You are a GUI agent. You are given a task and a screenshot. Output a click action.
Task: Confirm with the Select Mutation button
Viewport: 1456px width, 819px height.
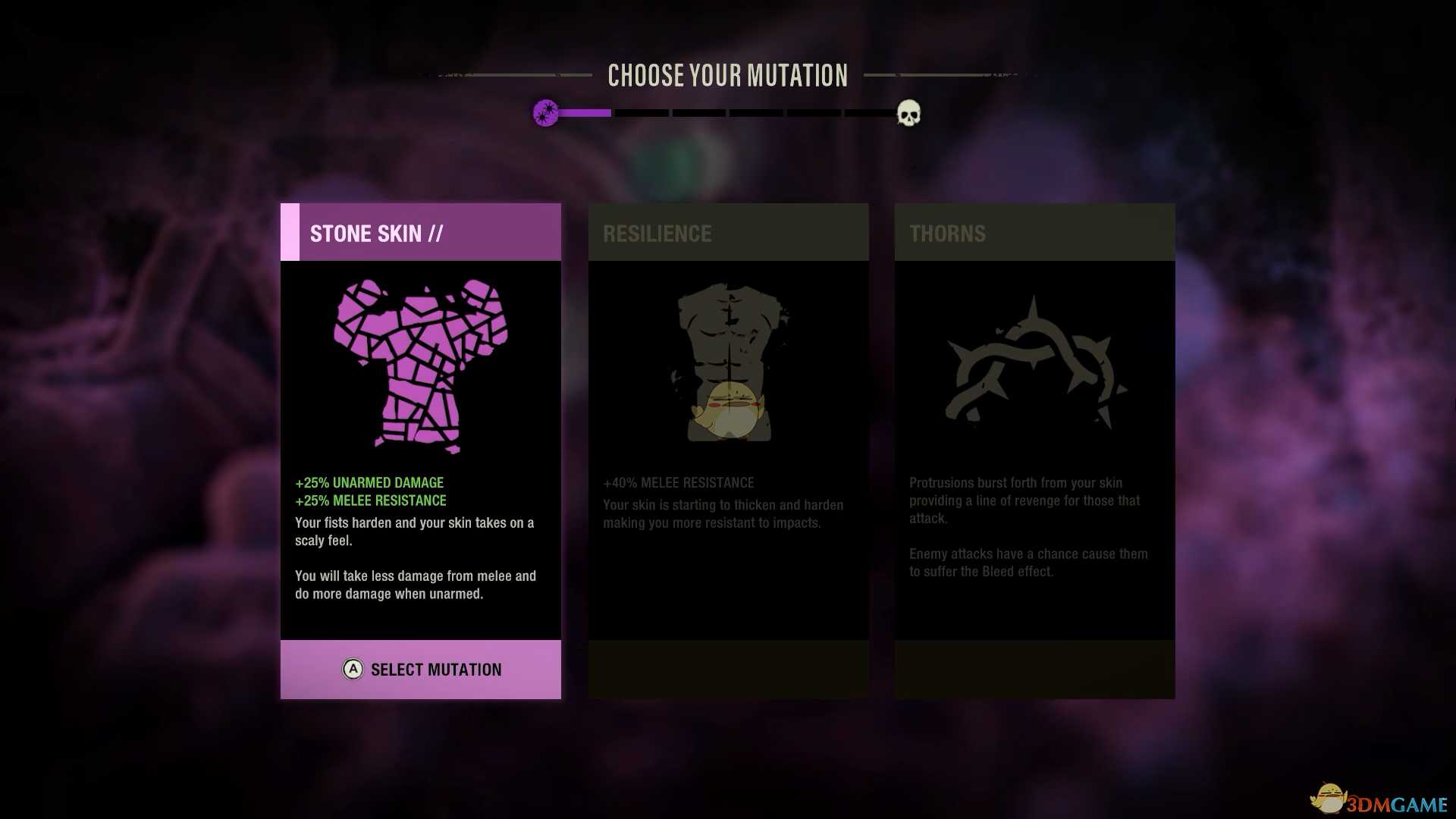click(x=421, y=670)
